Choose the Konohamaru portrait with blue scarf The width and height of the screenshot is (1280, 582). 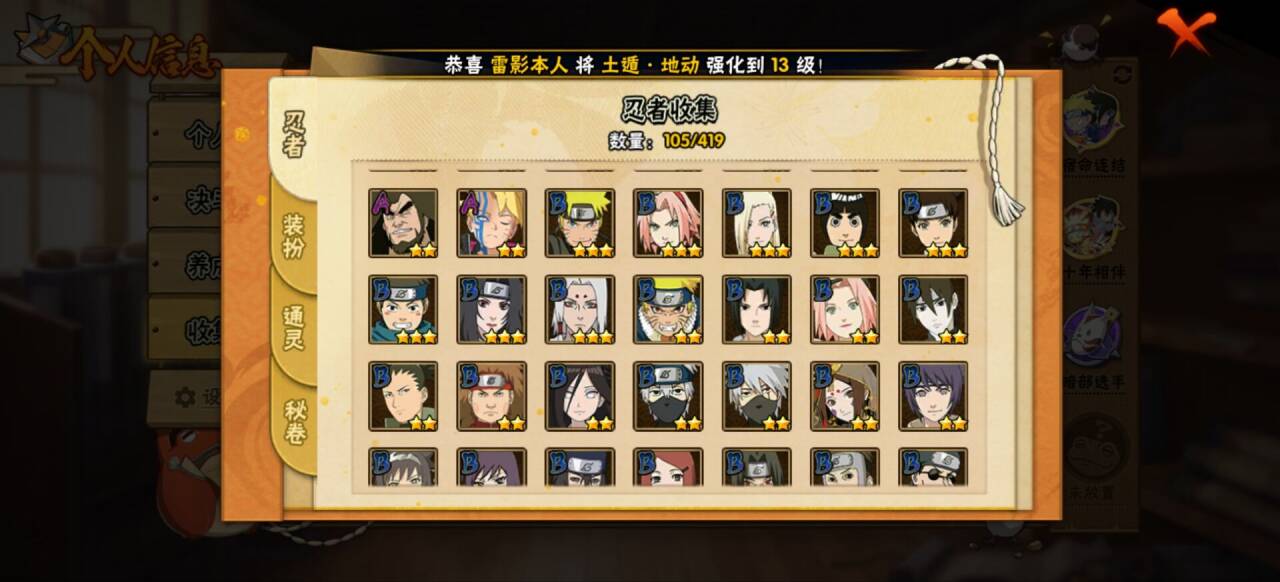tap(403, 310)
